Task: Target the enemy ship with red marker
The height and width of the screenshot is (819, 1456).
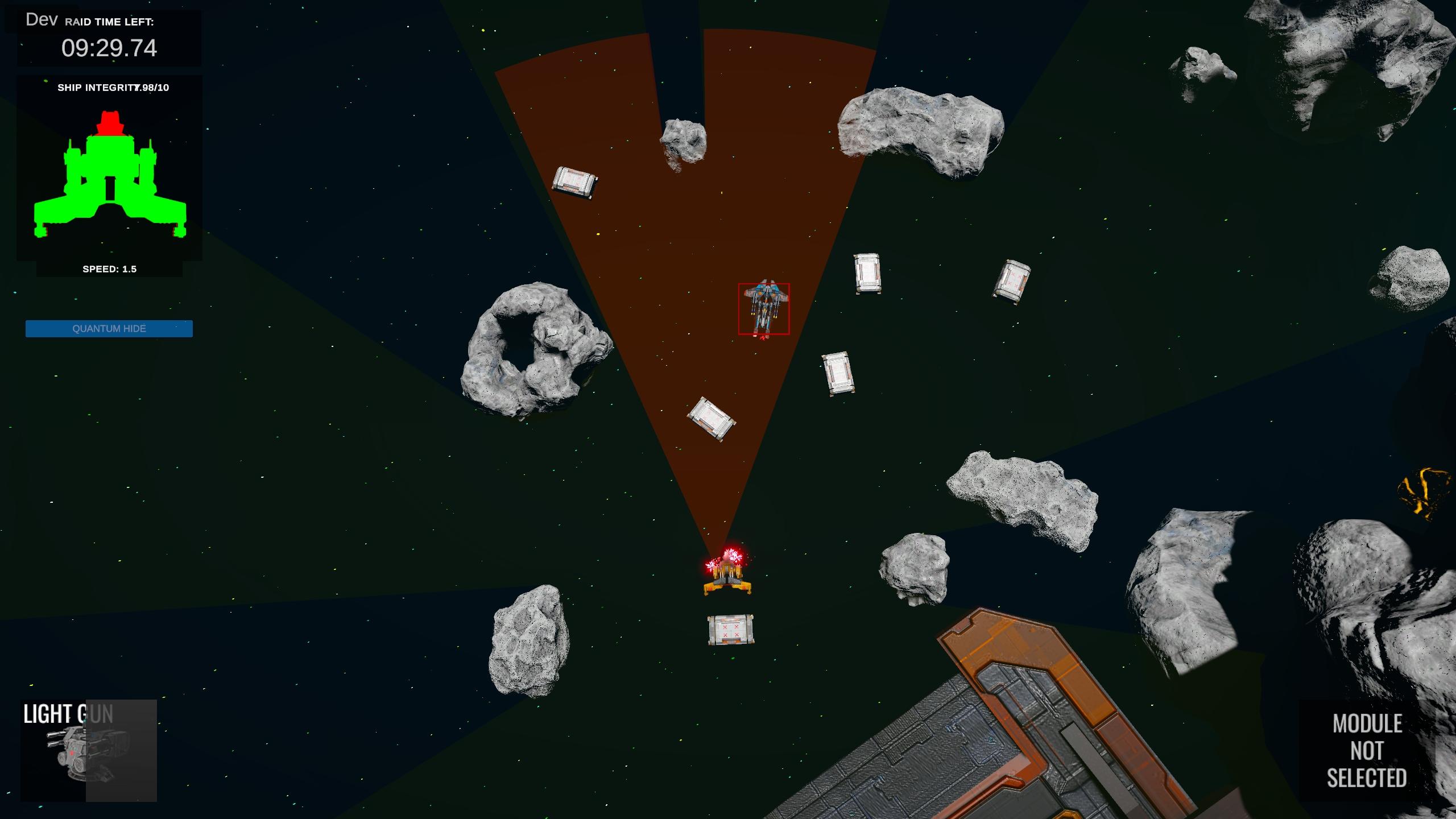Action: (764, 309)
